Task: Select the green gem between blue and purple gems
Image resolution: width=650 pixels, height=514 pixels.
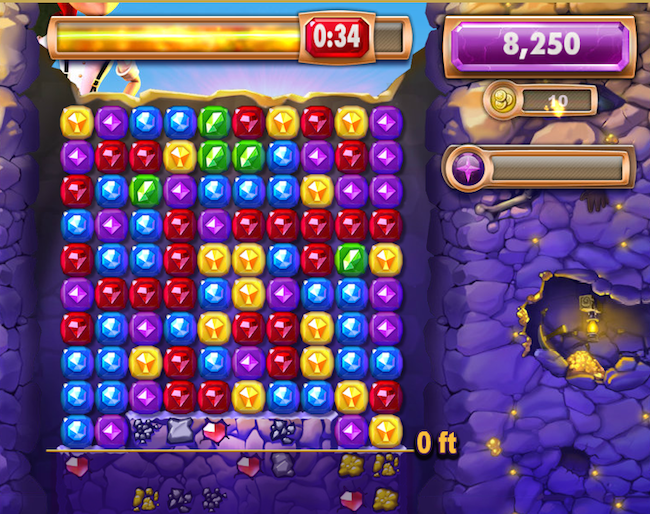Action: (146, 191)
